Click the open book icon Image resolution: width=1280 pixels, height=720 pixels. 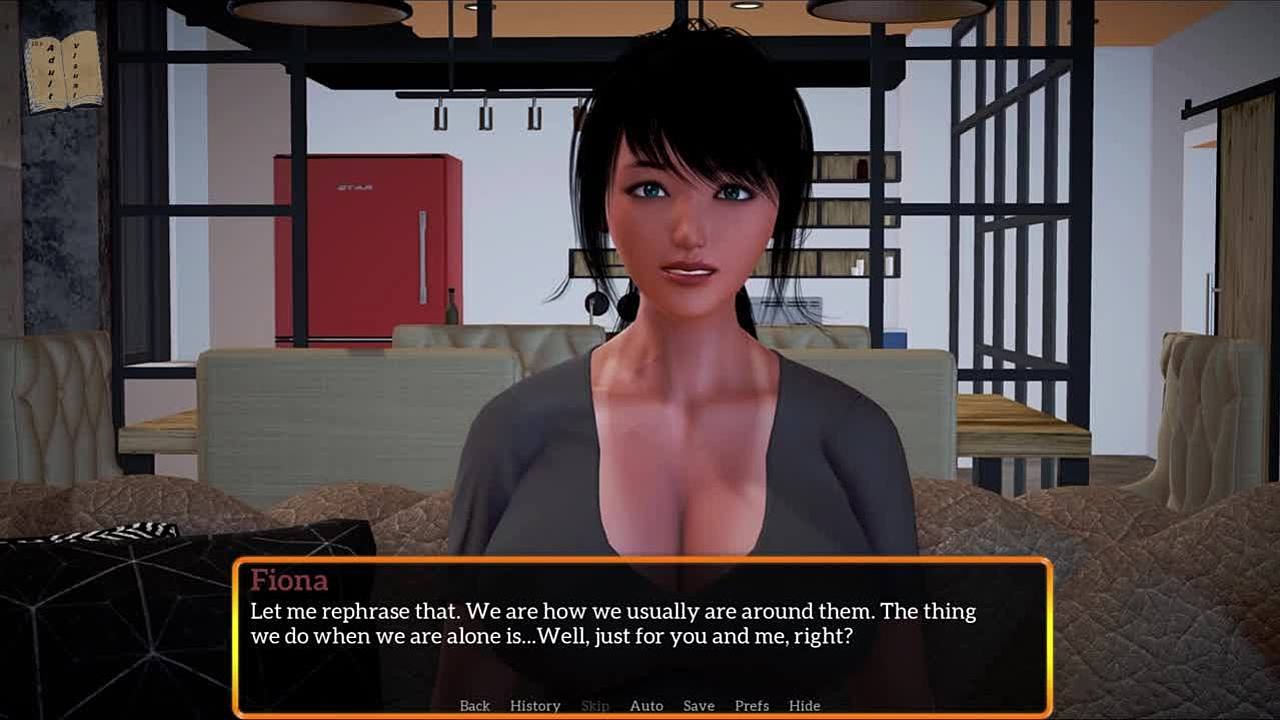point(64,70)
